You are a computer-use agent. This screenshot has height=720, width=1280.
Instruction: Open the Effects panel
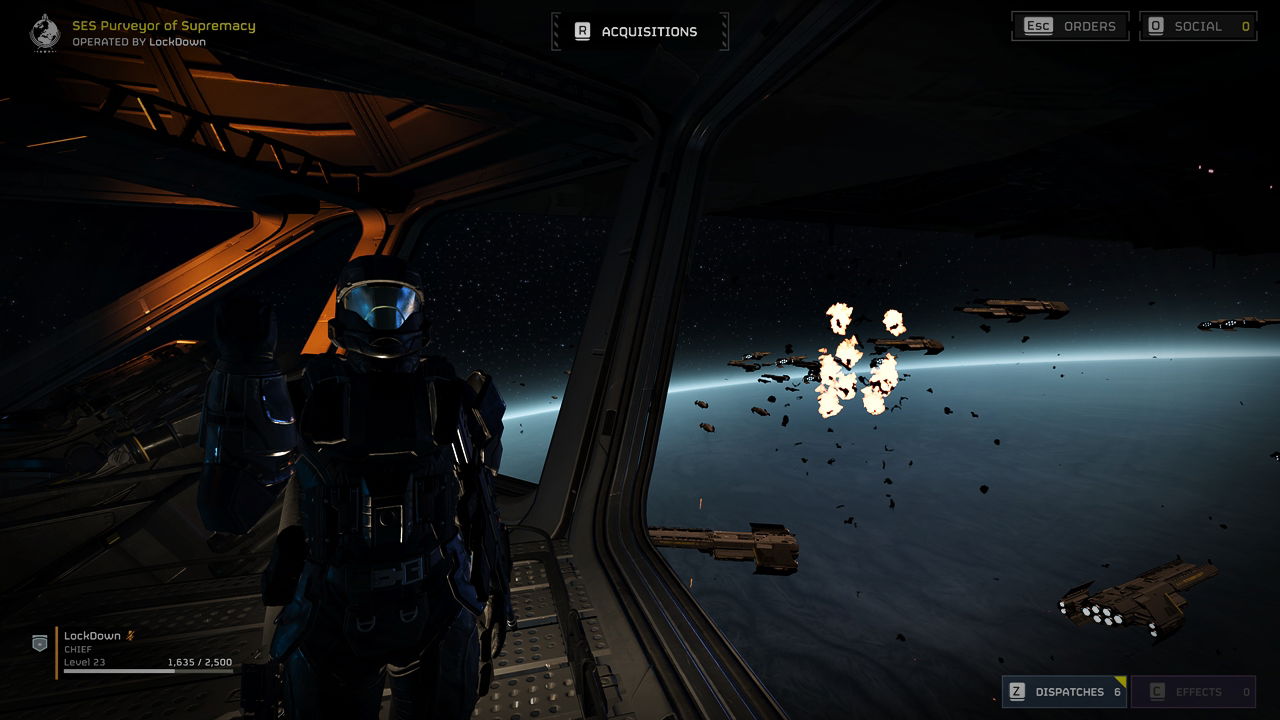pos(1193,691)
